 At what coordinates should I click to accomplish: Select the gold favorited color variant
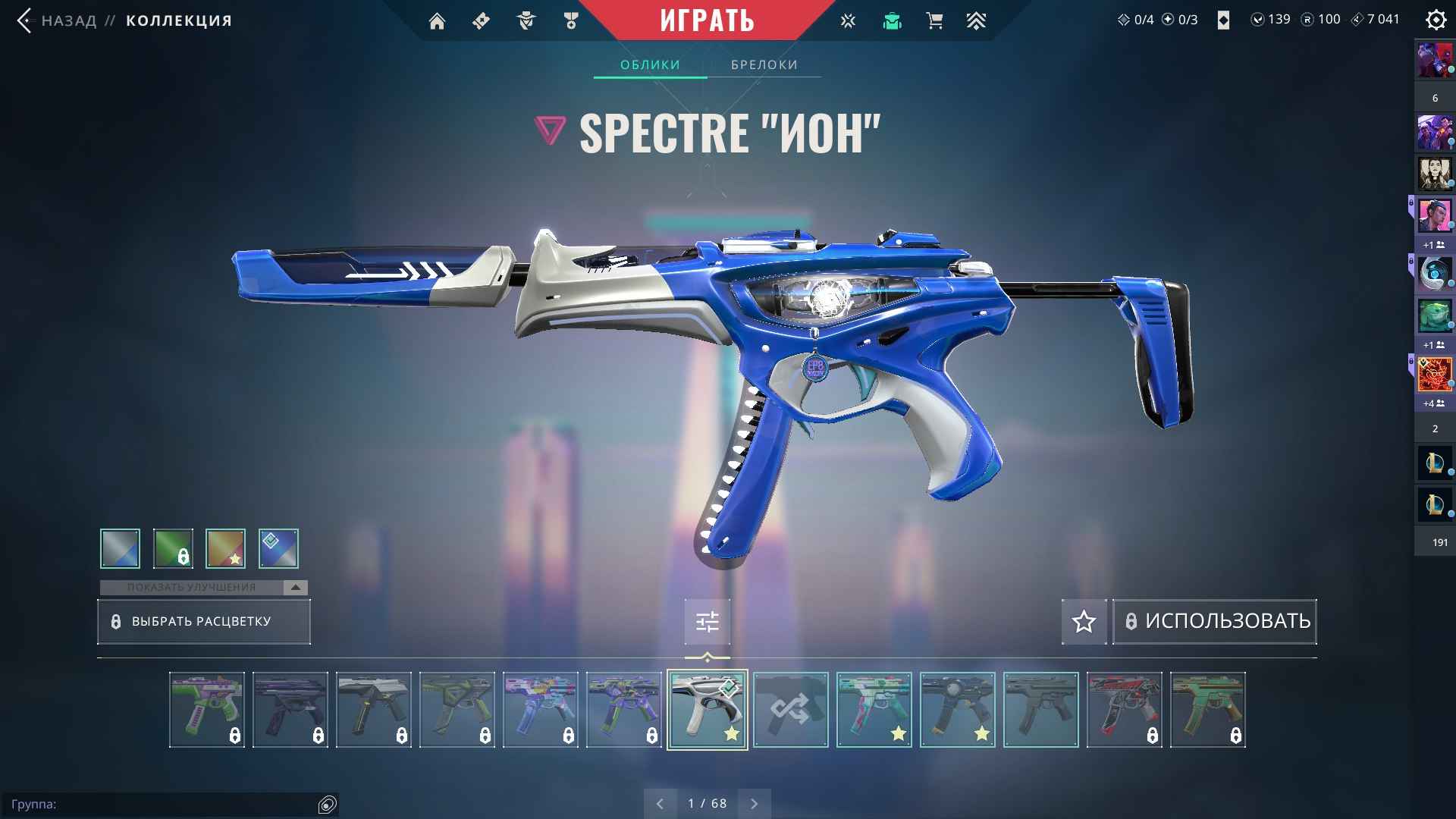pos(225,548)
